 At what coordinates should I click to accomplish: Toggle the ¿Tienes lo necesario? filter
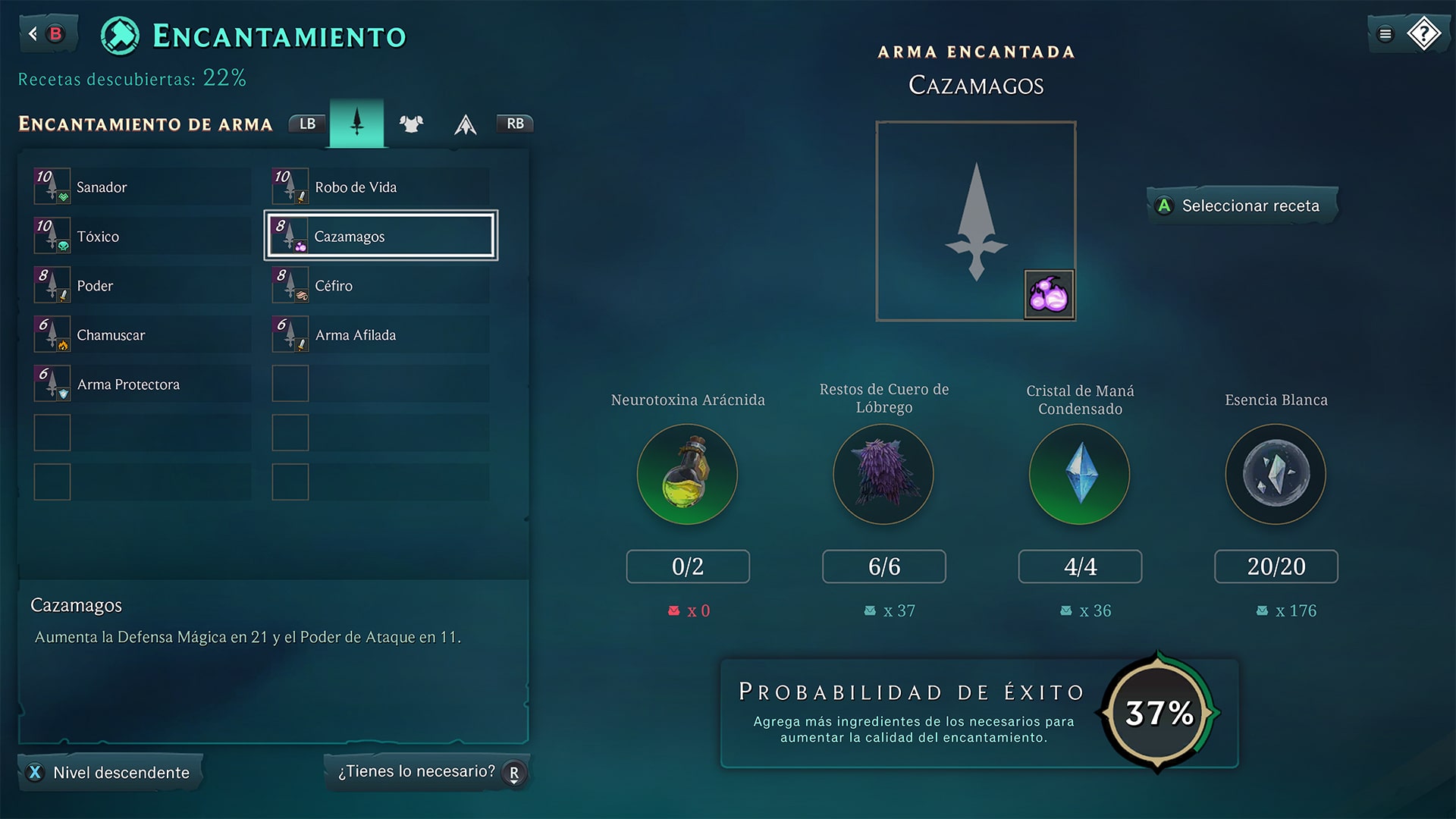point(427,772)
